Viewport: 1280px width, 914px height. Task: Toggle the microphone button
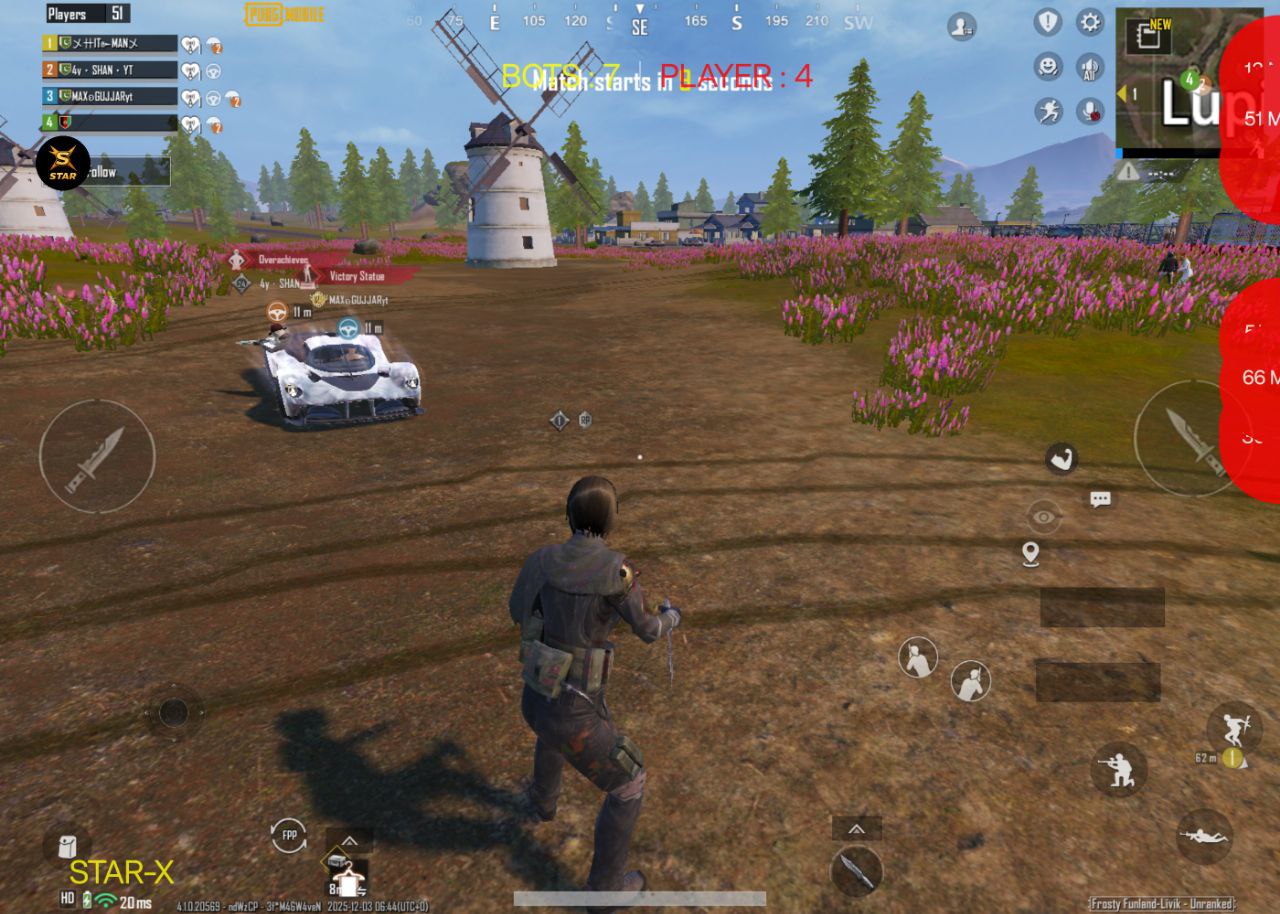[x=1090, y=111]
